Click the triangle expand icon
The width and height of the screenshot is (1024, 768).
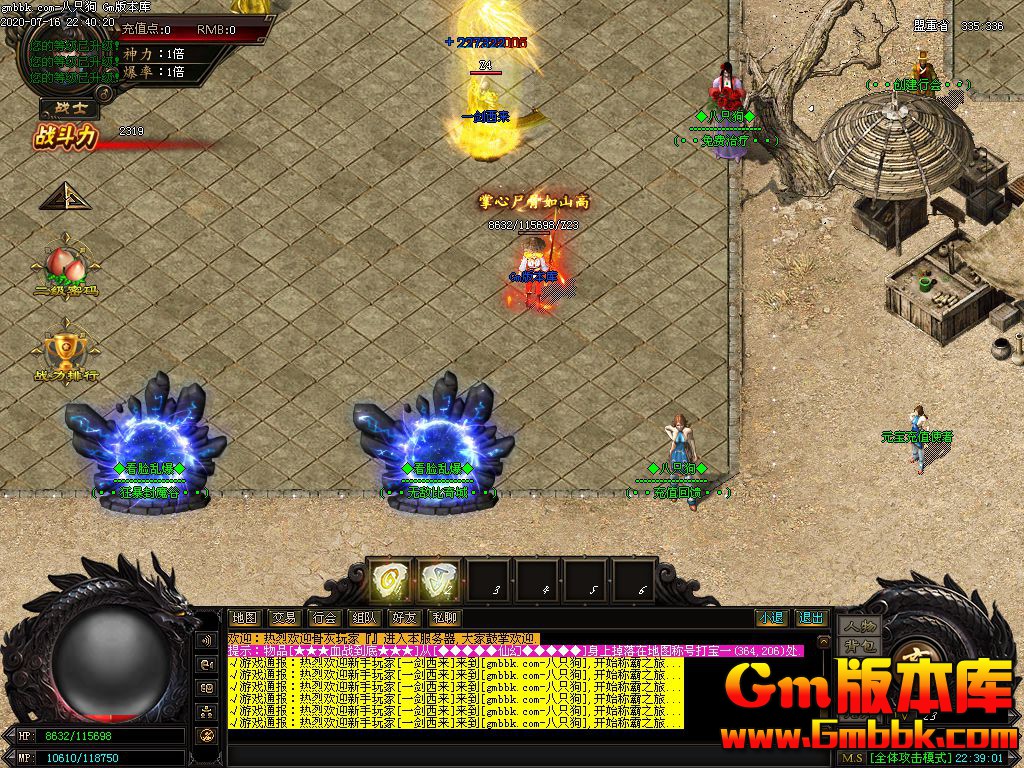pyautogui.click(x=64, y=195)
